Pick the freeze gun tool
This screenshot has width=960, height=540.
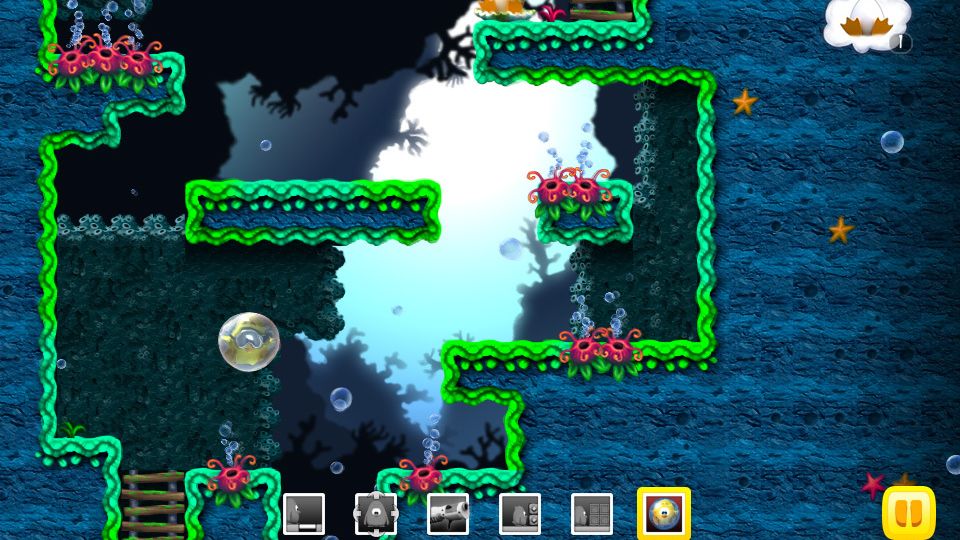pos(447,514)
